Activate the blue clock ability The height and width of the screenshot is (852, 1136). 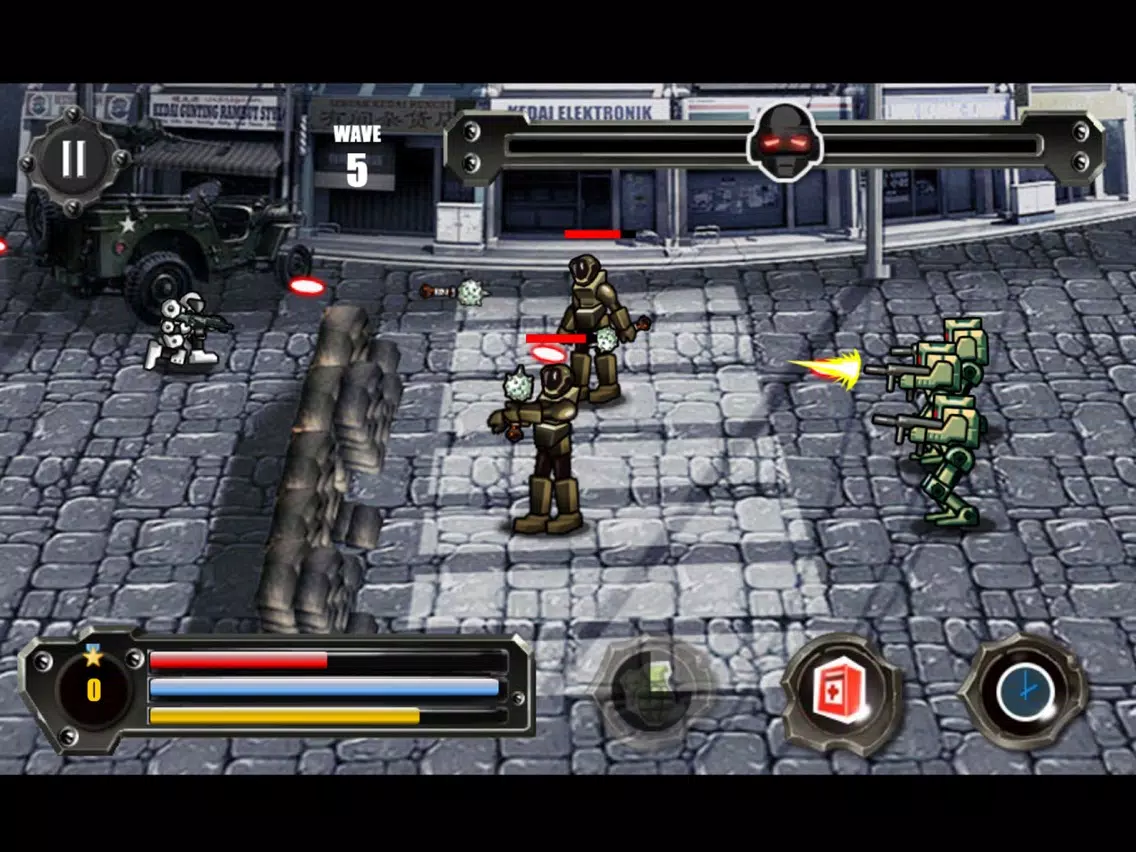(x=1023, y=692)
